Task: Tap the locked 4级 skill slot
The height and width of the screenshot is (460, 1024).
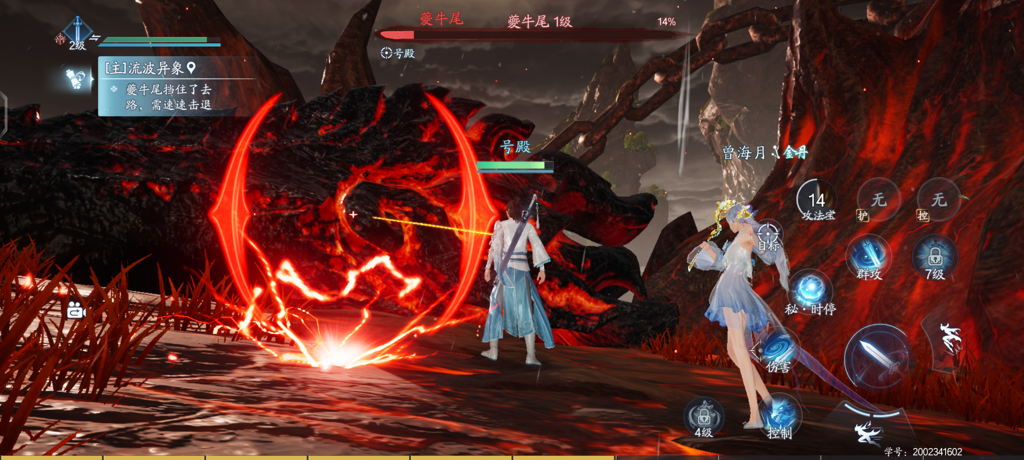Action: tap(704, 416)
